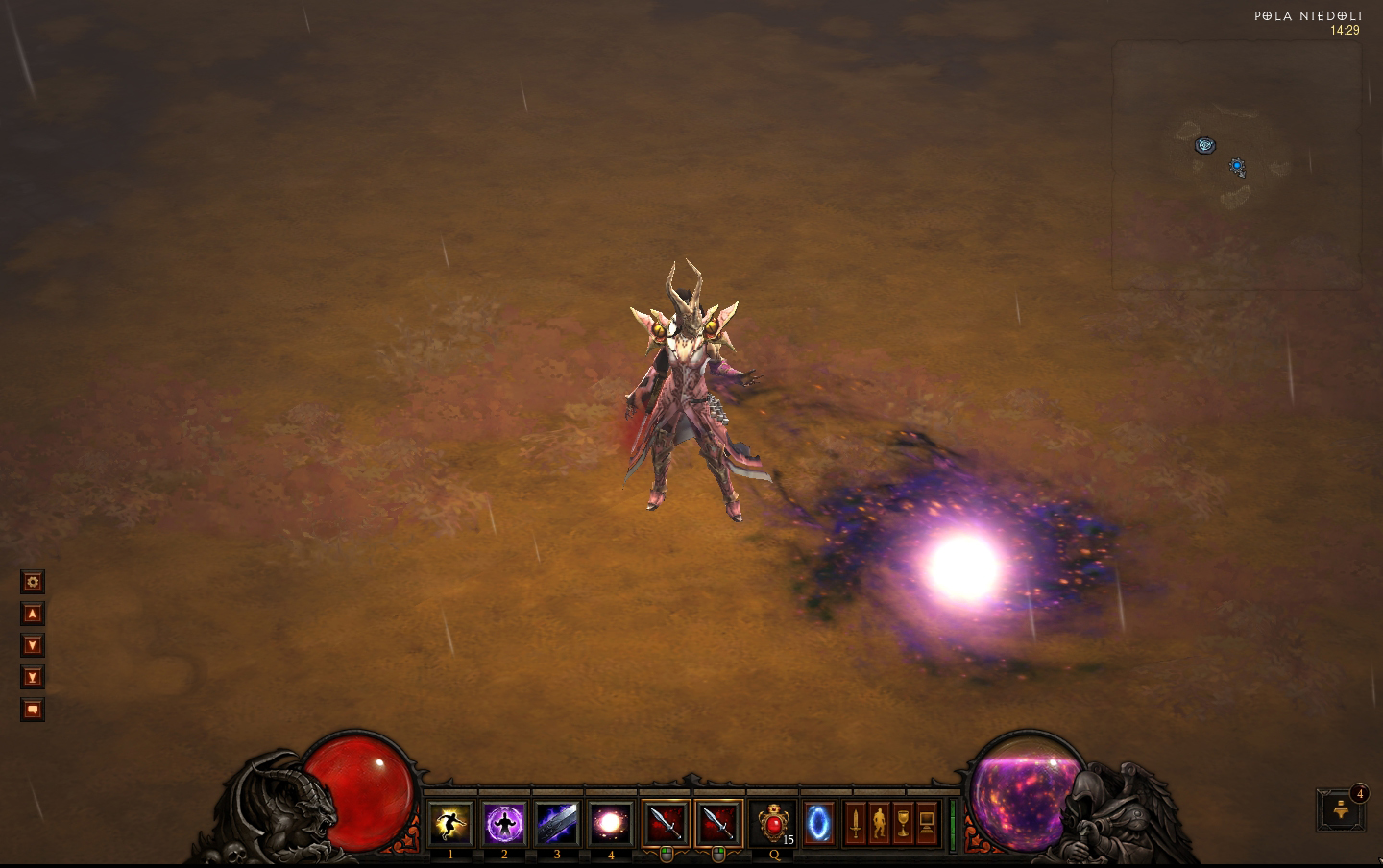The width and height of the screenshot is (1383, 868).
Task: Select the right mouse button sword attack
Action: pyautogui.click(x=719, y=823)
